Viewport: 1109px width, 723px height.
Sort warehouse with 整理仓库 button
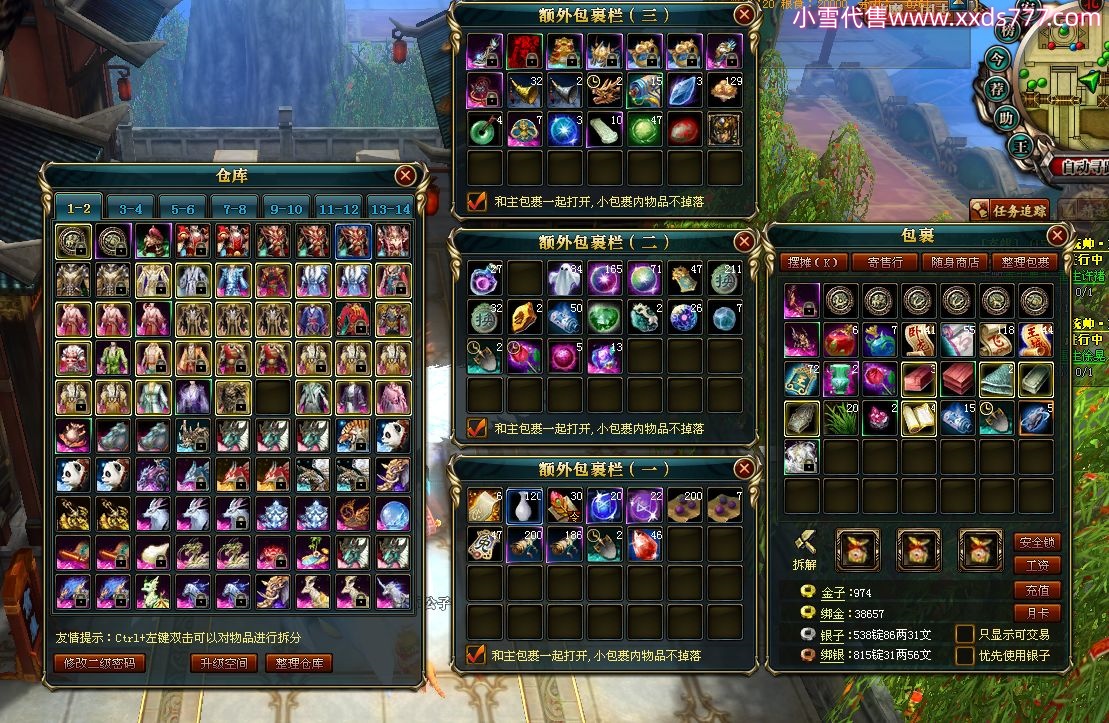[x=299, y=663]
